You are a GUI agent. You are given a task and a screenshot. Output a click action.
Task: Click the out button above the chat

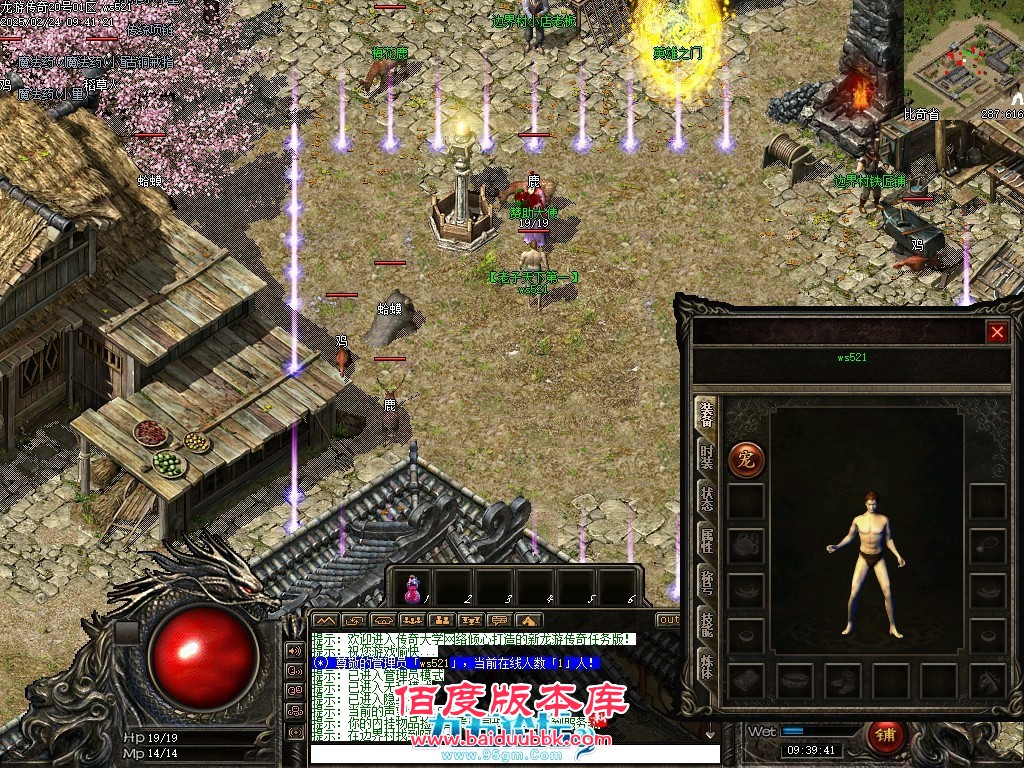click(669, 620)
